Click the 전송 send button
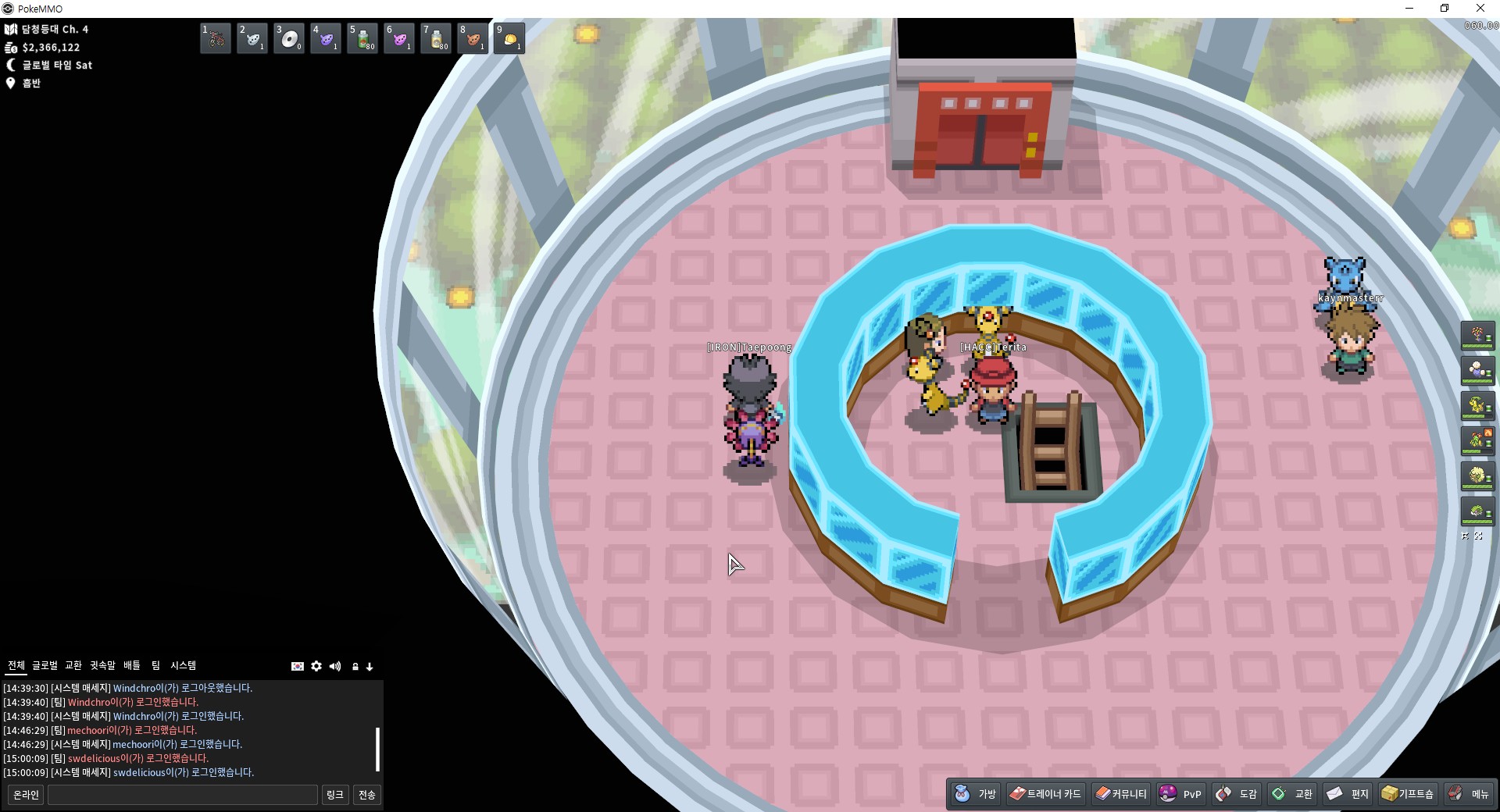The width and height of the screenshot is (1500, 812). [367, 795]
